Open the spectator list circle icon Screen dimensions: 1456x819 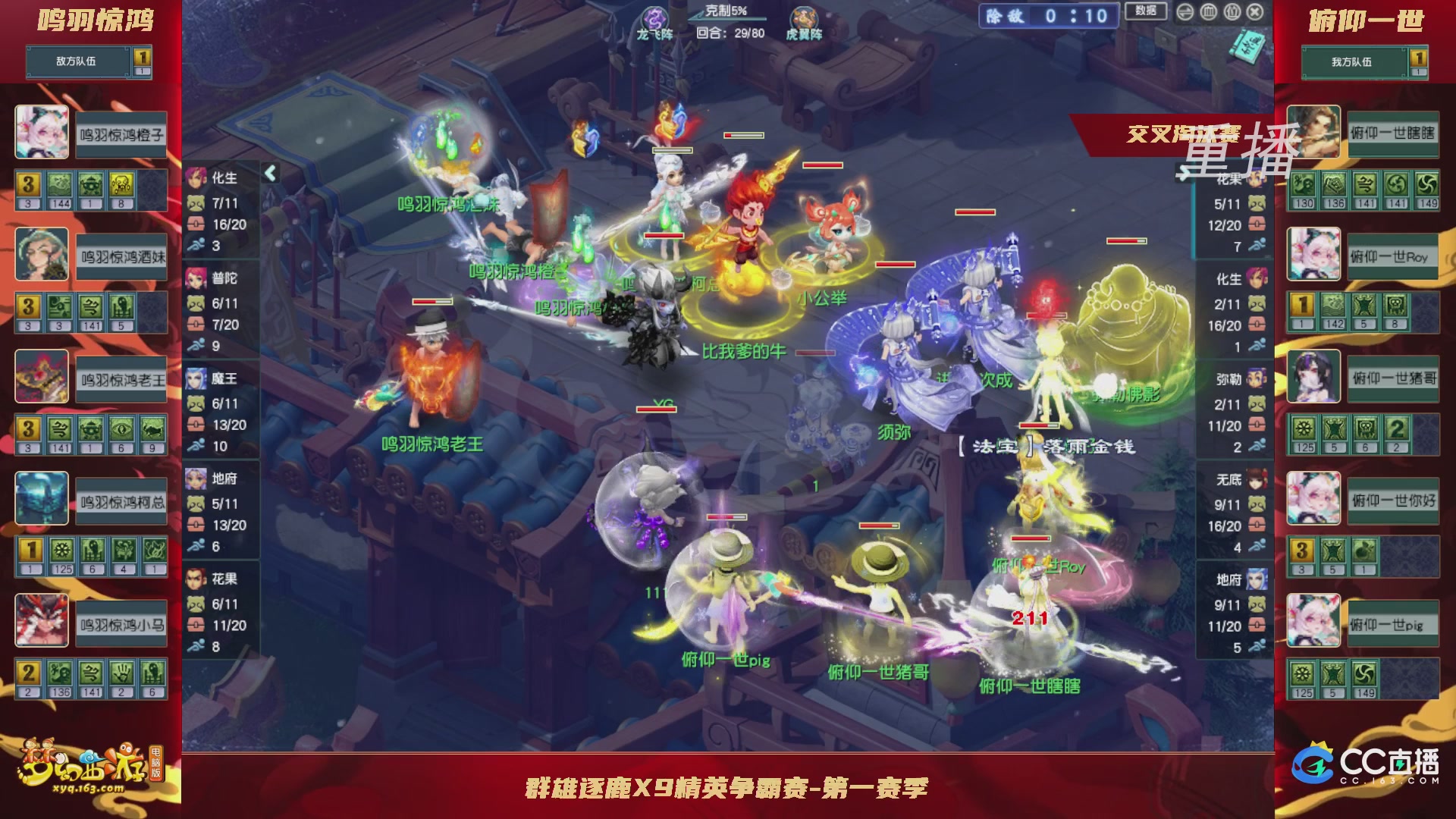click(x=1232, y=11)
